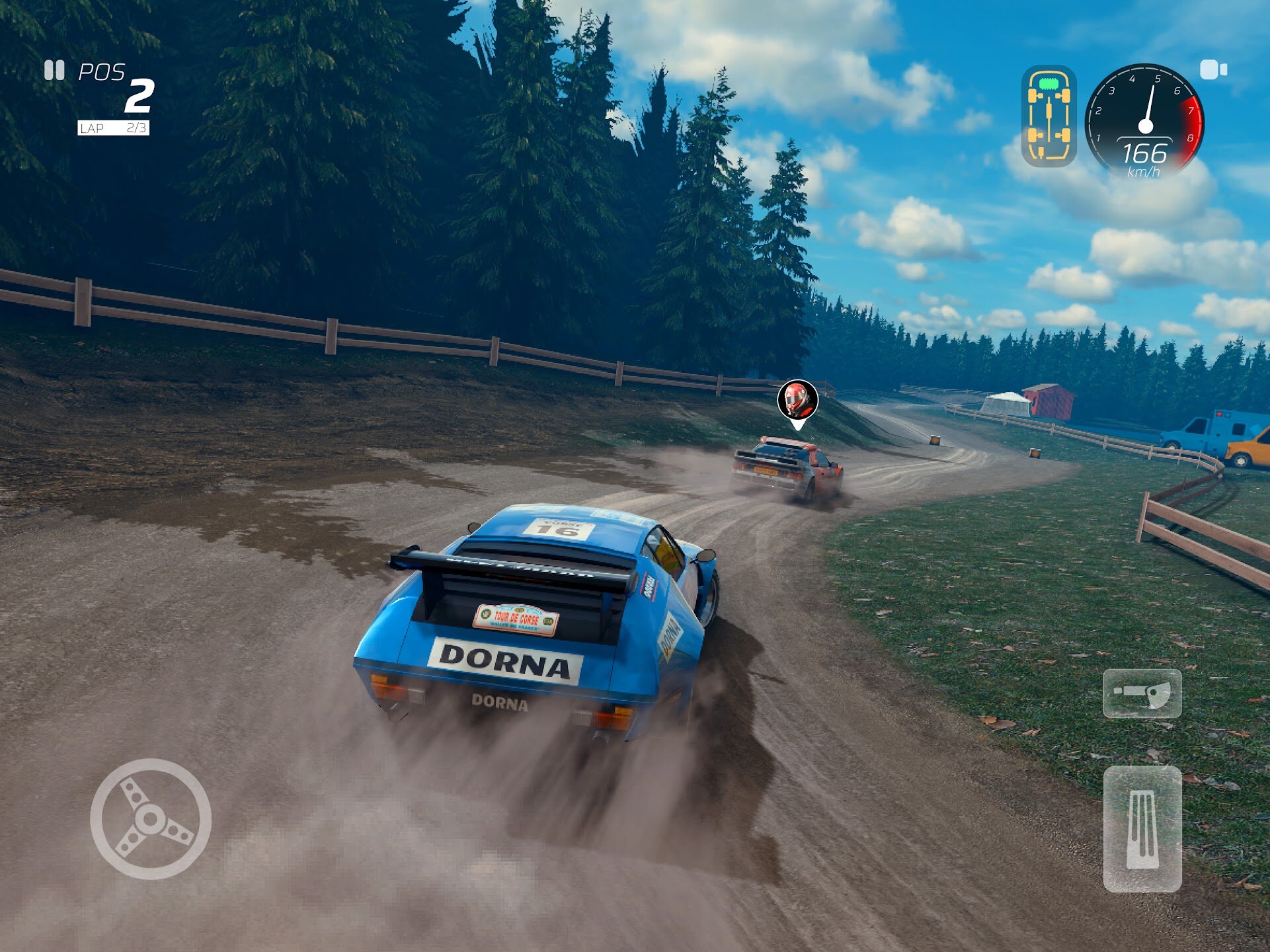1270x952 pixels.
Task: Pause the race
Action: [x=54, y=70]
